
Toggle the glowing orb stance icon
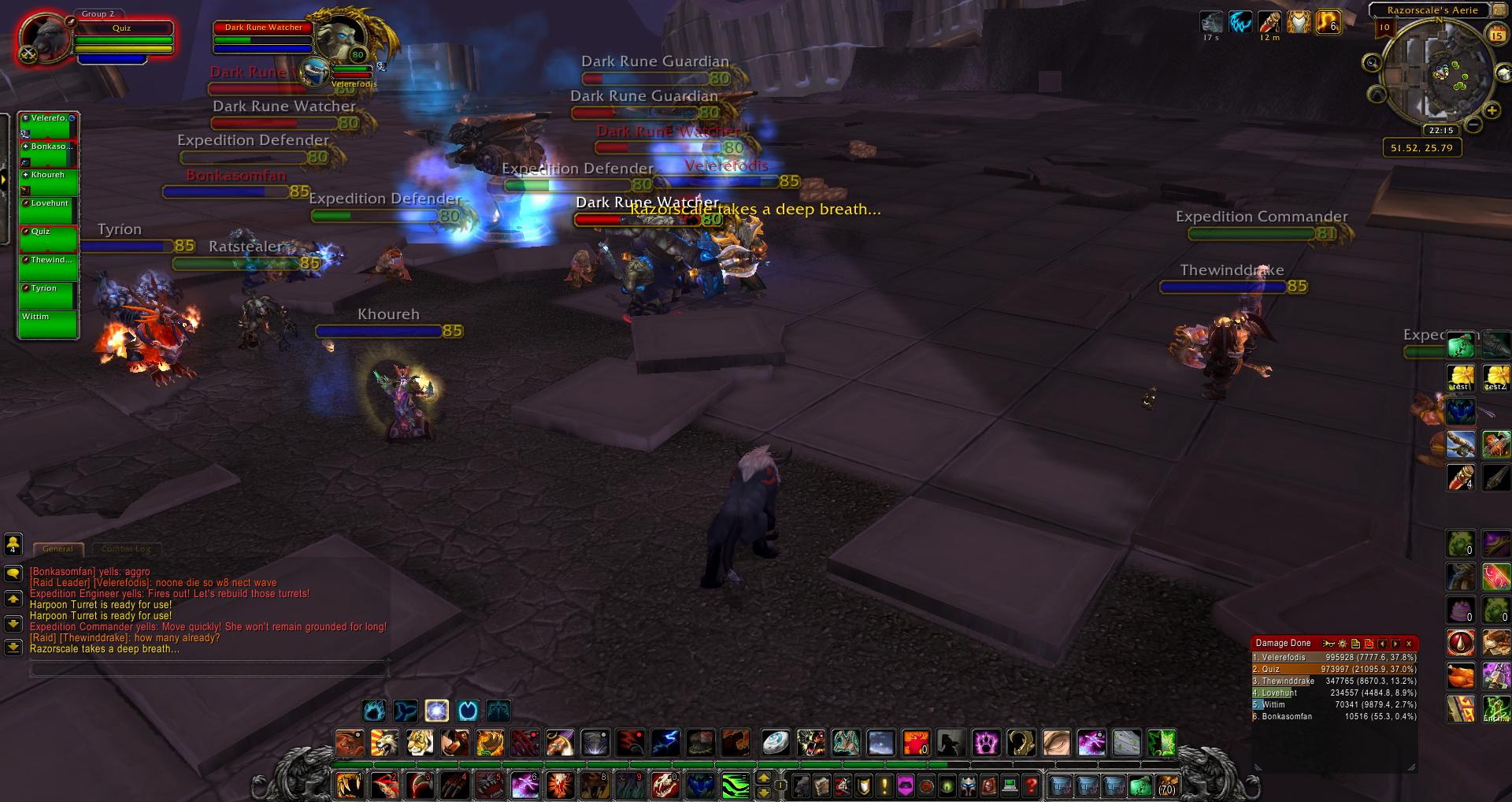pyautogui.click(x=436, y=711)
